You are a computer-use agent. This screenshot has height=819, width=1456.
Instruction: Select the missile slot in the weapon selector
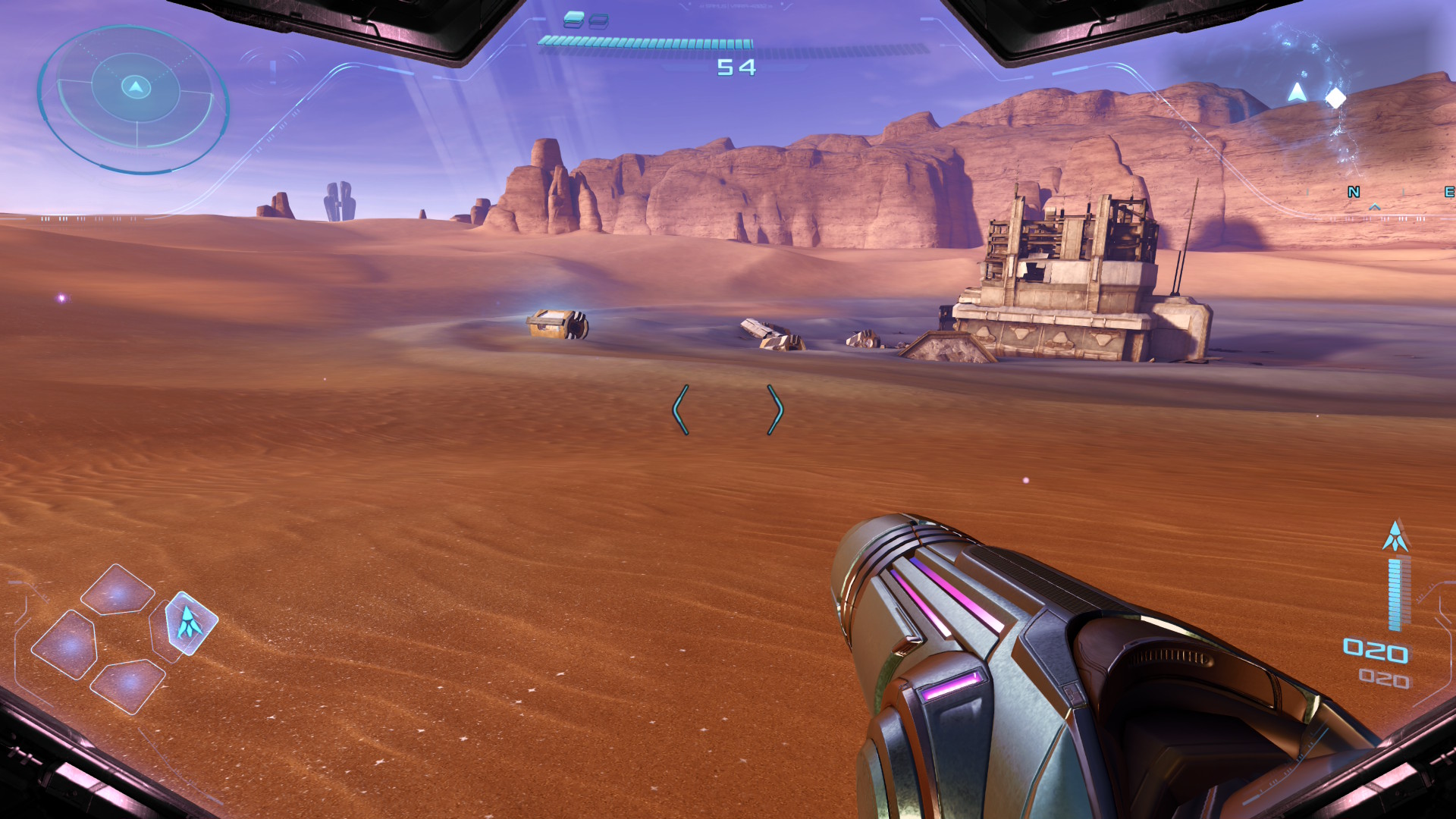tap(190, 623)
